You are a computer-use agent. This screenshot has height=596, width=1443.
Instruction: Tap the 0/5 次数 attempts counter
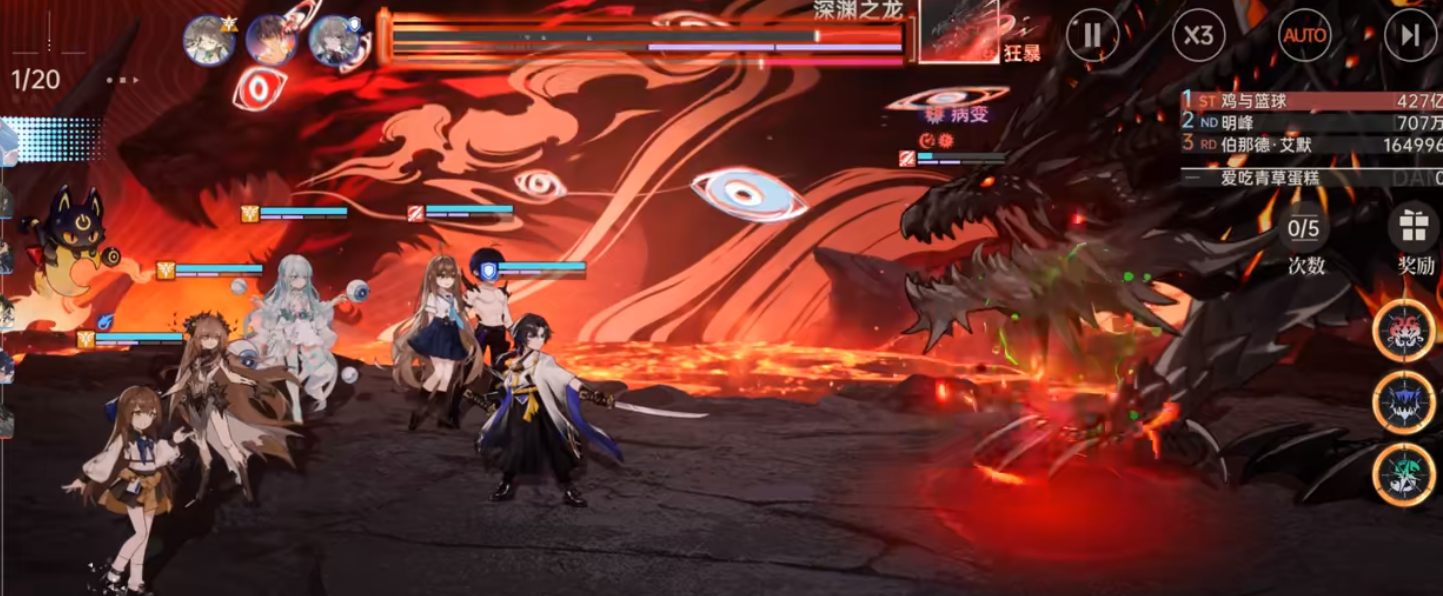pos(1304,229)
